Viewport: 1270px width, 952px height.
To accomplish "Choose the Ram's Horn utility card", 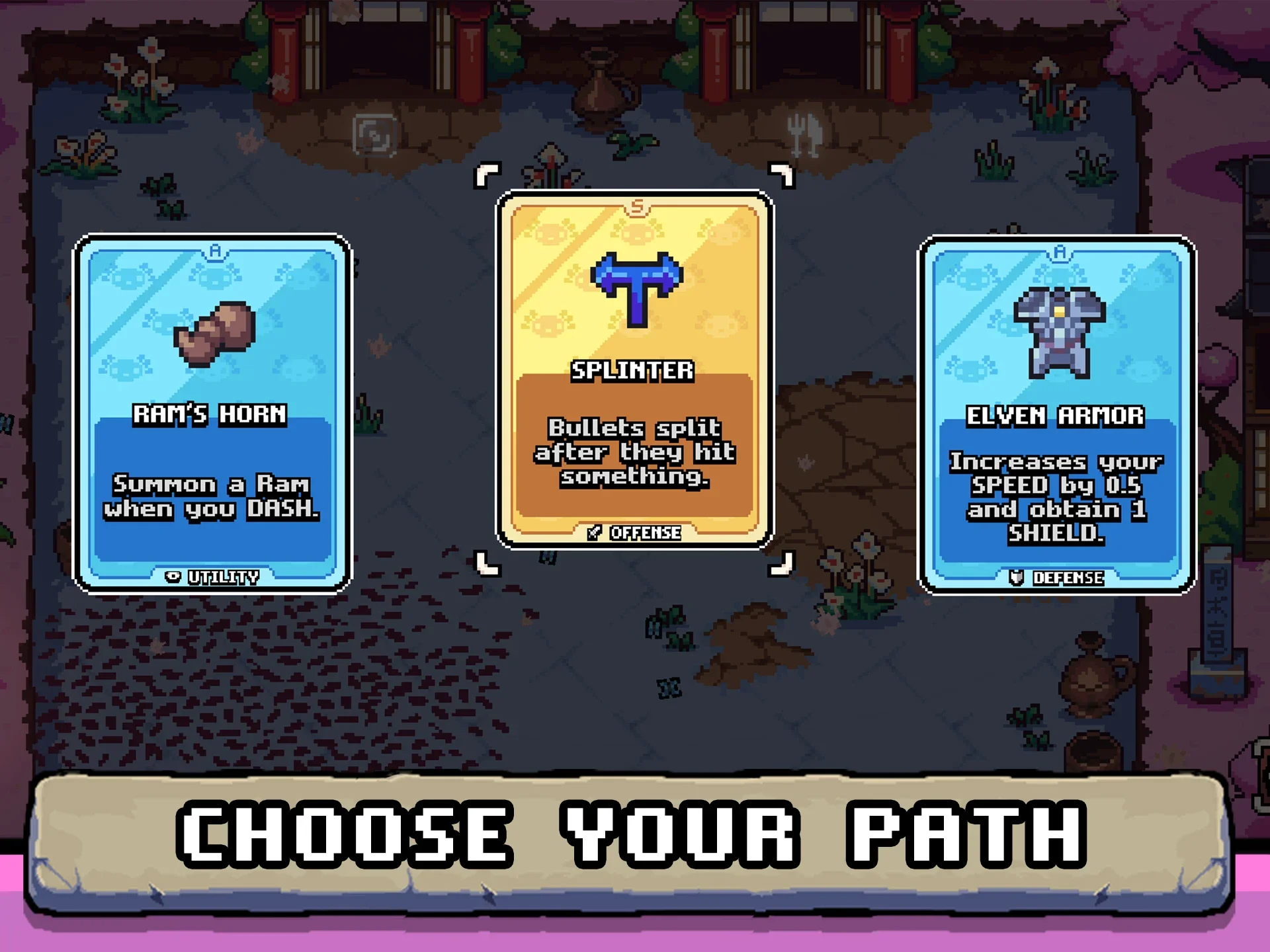I will pos(212,413).
